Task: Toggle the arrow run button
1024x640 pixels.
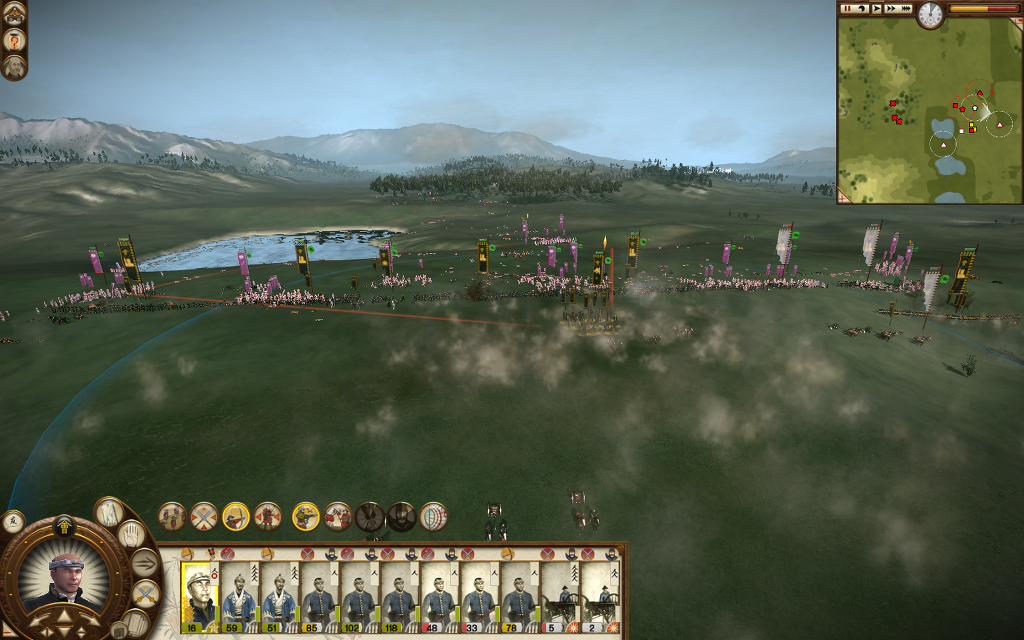Action: (145, 563)
